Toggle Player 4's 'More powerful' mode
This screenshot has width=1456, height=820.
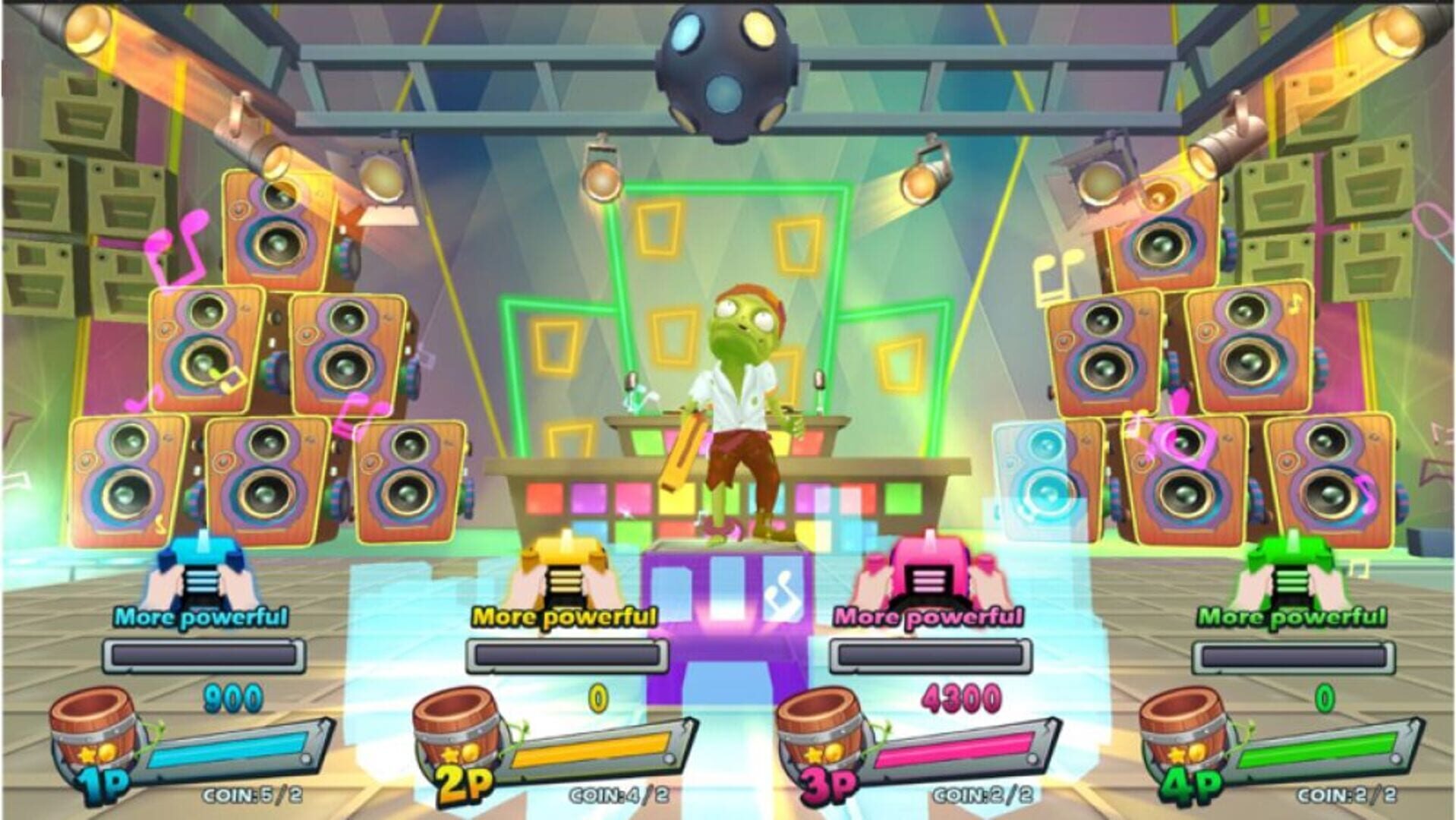(1291, 617)
